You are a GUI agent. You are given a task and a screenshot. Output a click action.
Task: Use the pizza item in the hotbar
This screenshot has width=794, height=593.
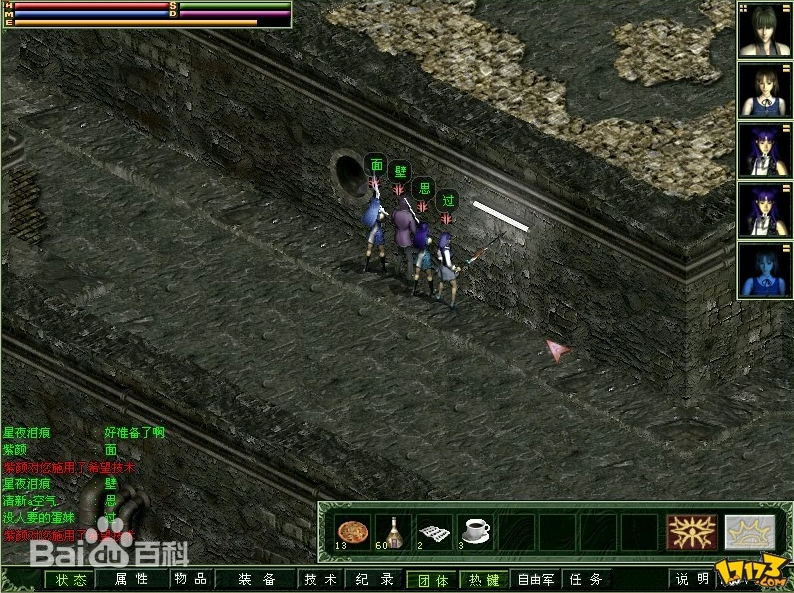(351, 532)
